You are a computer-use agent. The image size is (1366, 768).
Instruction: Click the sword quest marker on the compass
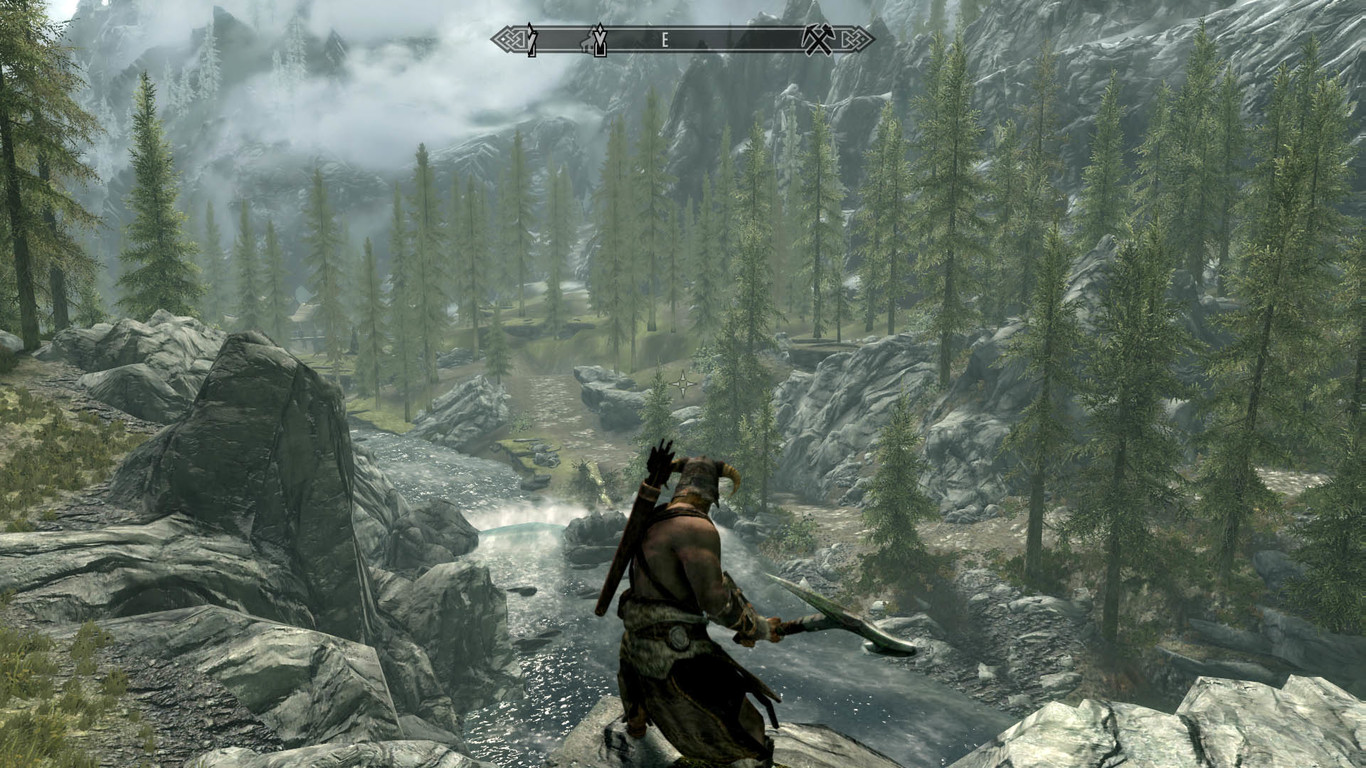click(x=531, y=44)
